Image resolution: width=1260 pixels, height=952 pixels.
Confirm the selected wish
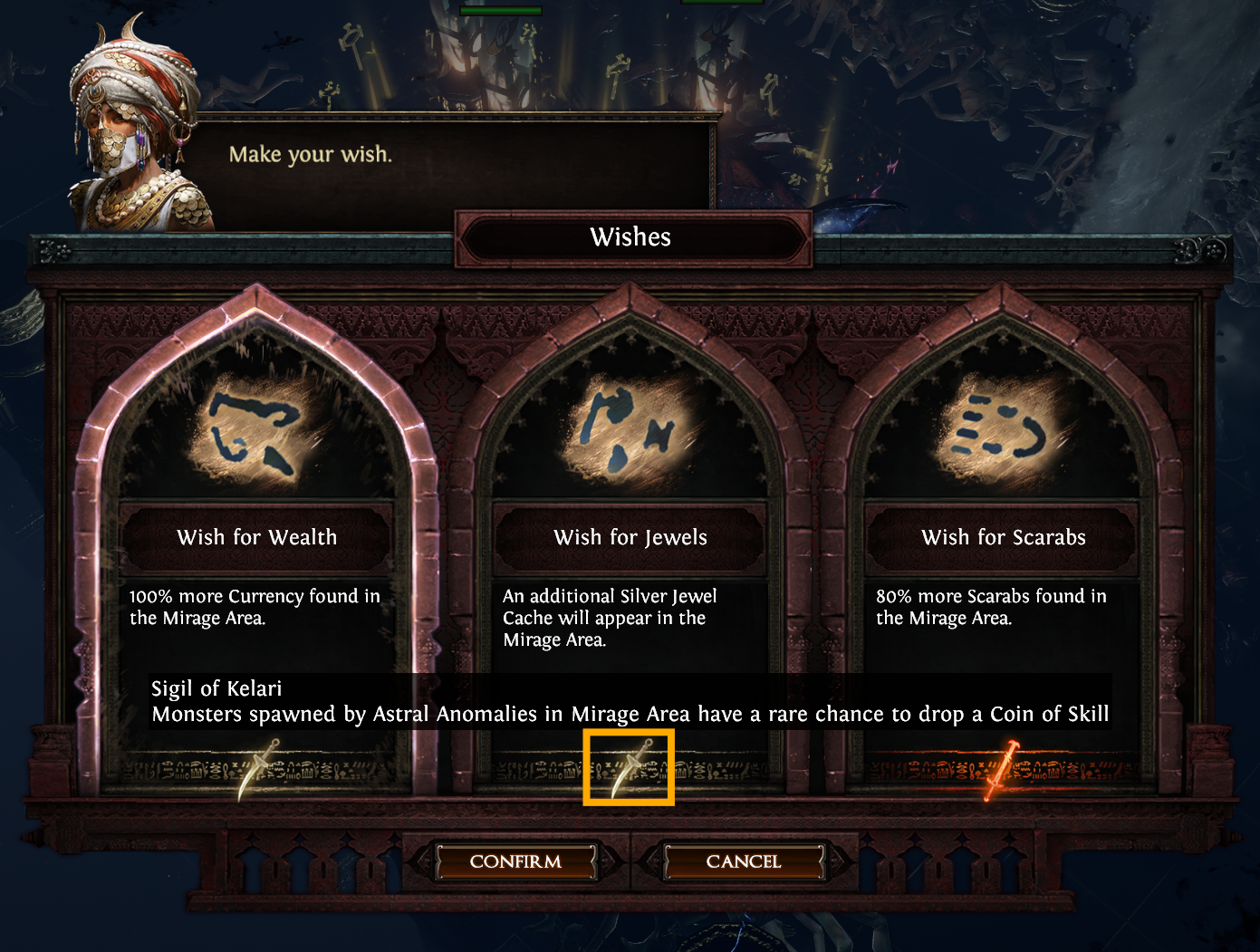pos(515,861)
